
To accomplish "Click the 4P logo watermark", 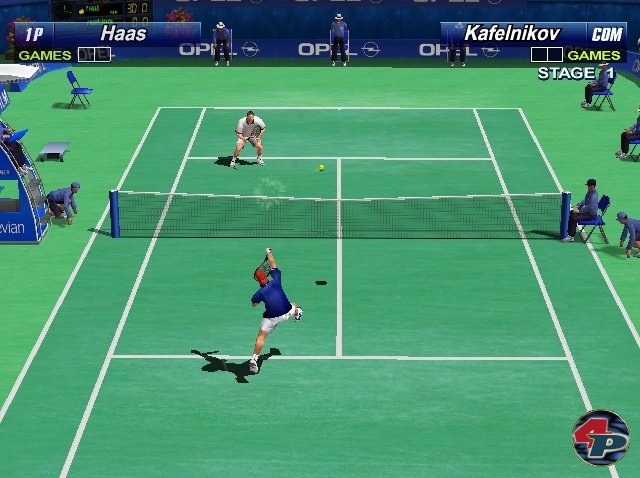I will point(600,438).
